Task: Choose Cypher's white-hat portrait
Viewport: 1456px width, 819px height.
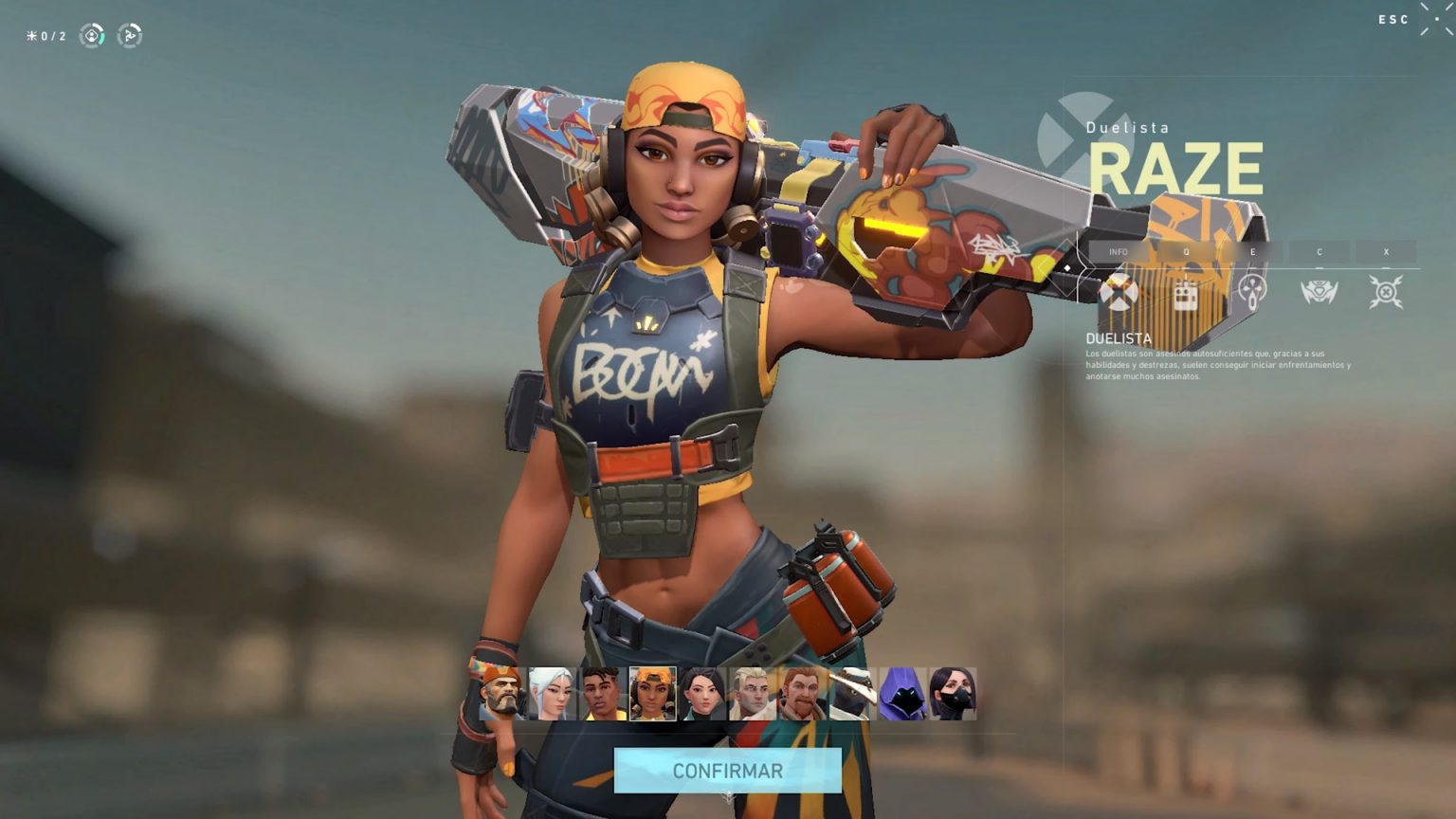Action: pyautogui.click(x=853, y=694)
